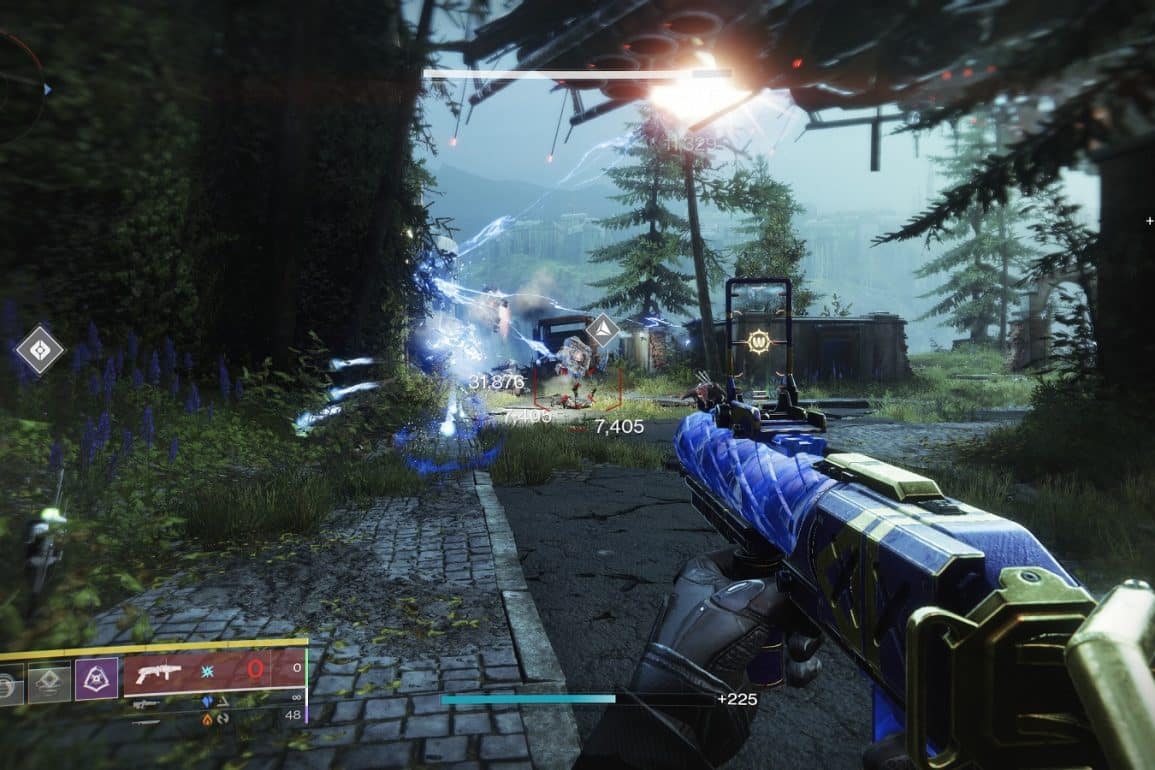
Task: Select the red ring icon in the weapon bar
Action: coord(255,669)
